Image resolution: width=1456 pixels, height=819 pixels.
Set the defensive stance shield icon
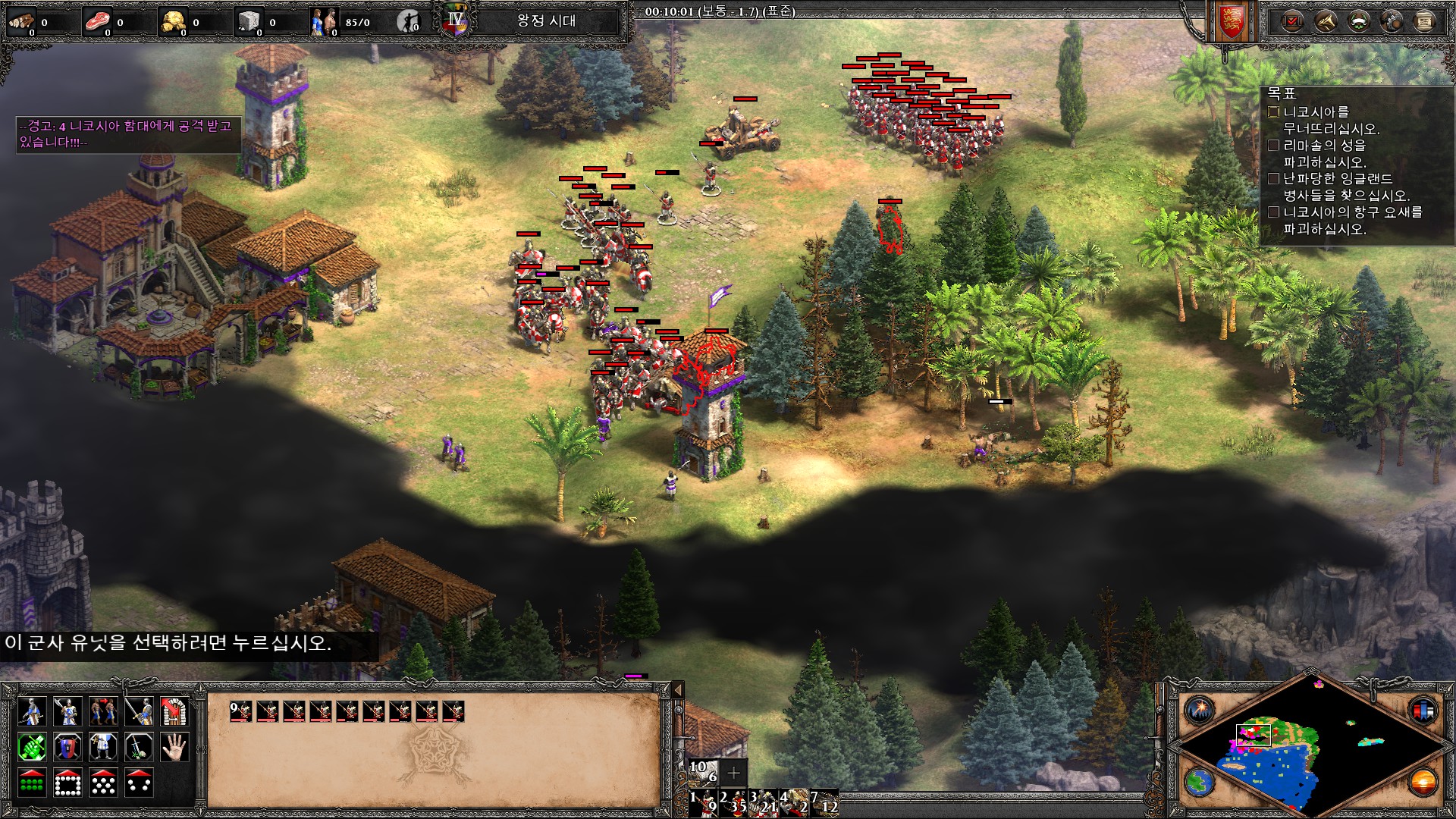[x=67, y=748]
